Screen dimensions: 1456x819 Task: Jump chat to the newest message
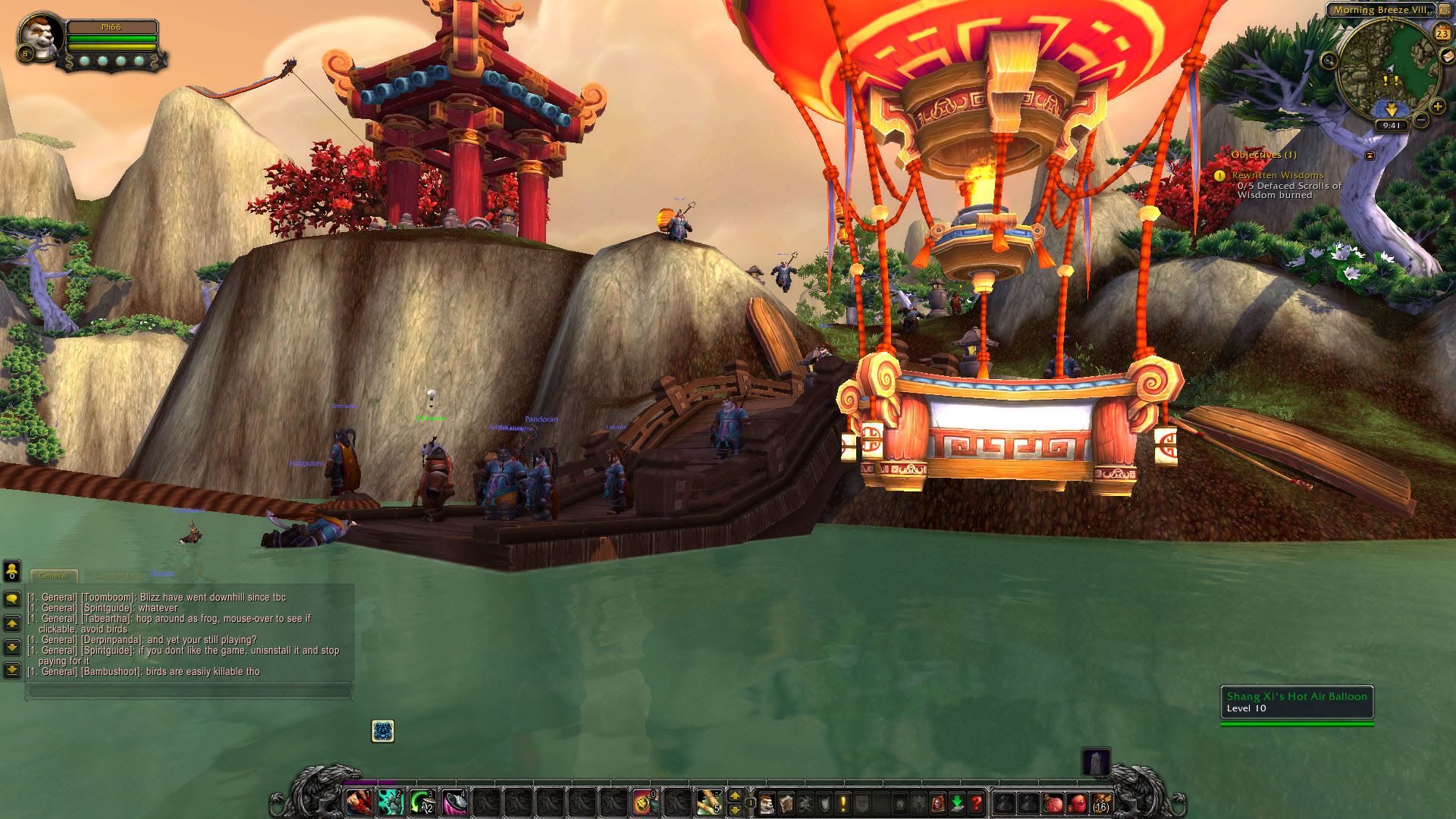pos(12,670)
